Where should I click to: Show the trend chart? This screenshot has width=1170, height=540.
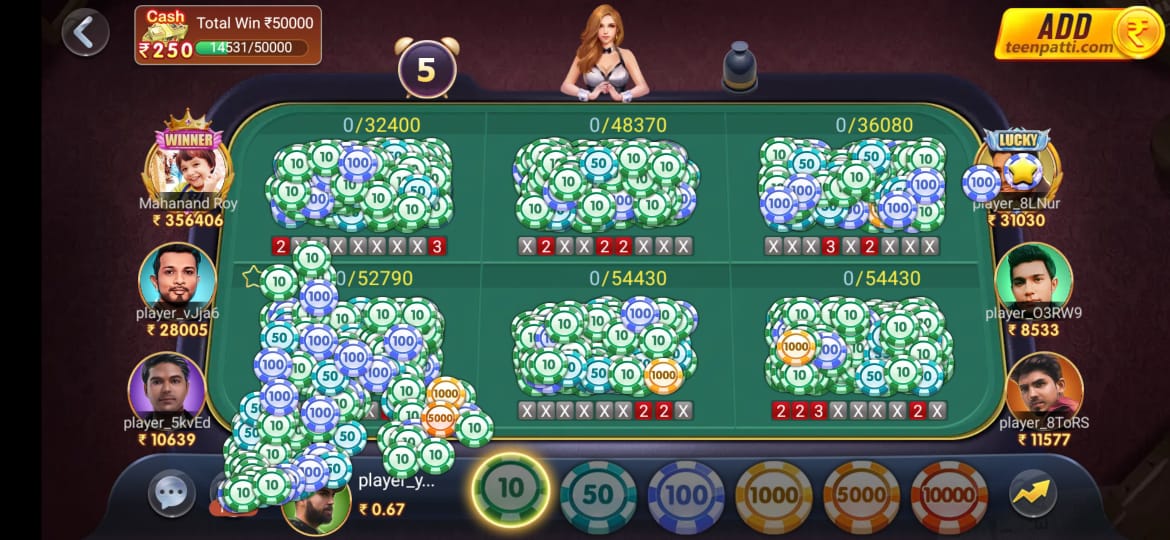click(1033, 493)
